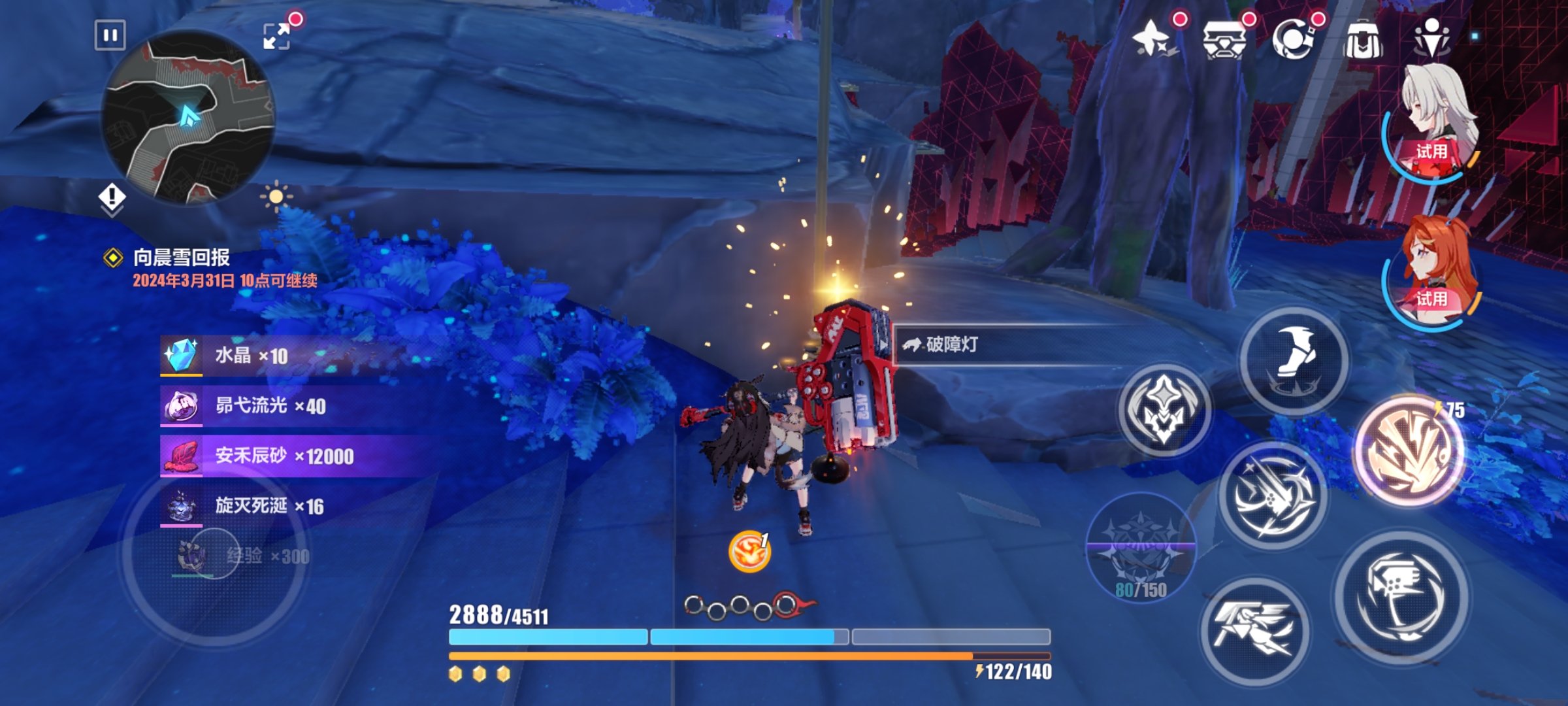Activate the winged dash evade button
The height and width of the screenshot is (706, 1568).
[1254, 631]
